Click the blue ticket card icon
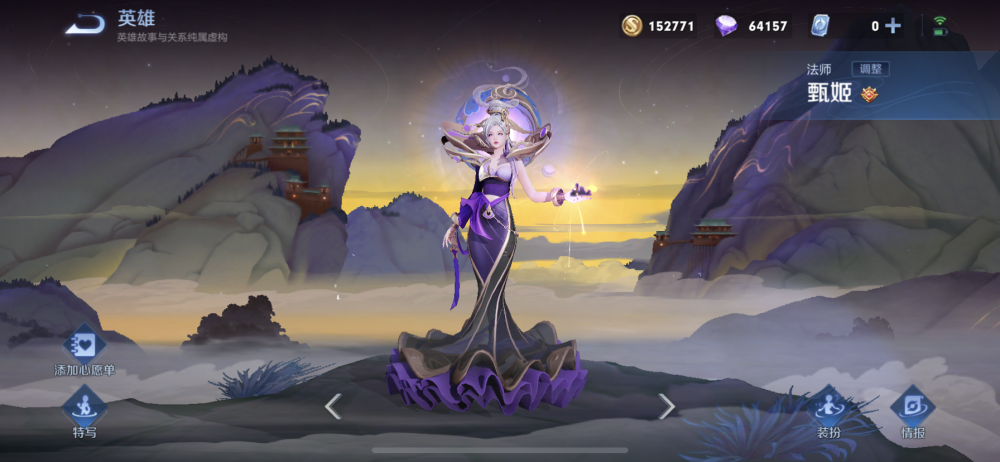Screen dimensions: 1000x462 [x=820, y=26]
